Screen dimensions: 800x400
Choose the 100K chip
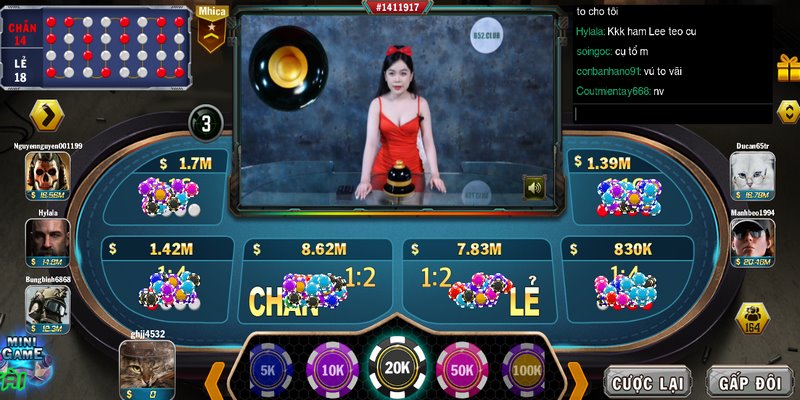point(524,369)
